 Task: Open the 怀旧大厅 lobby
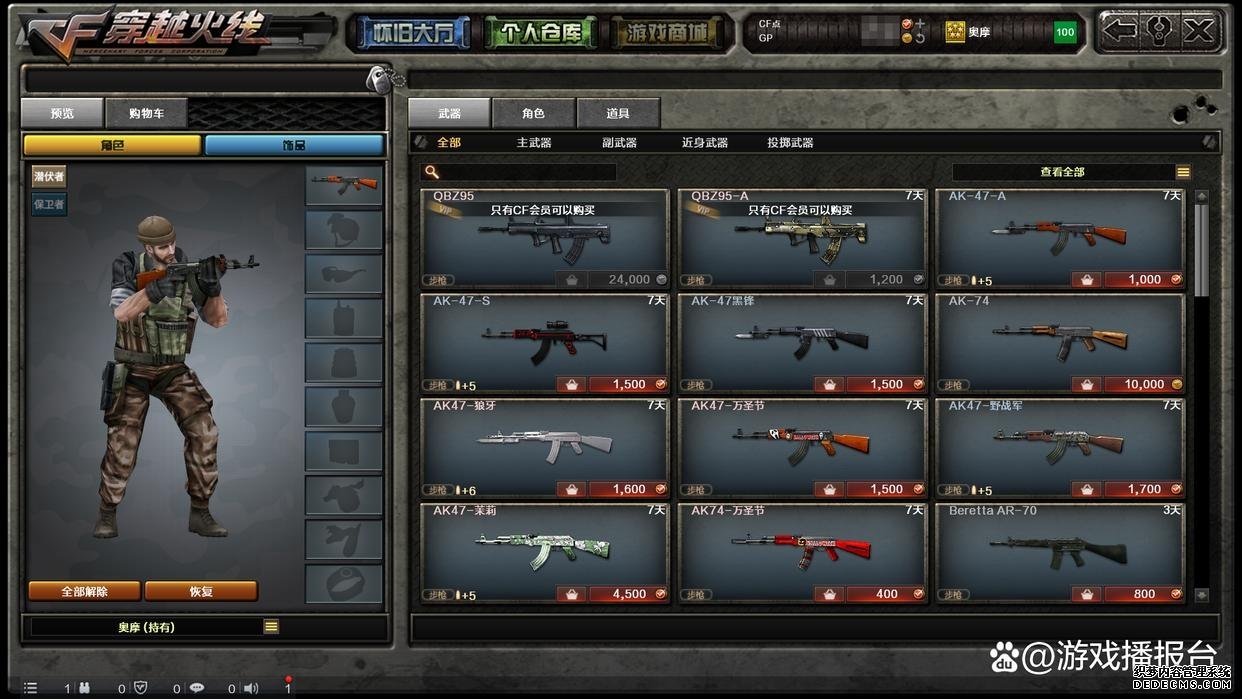coord(408,33)
